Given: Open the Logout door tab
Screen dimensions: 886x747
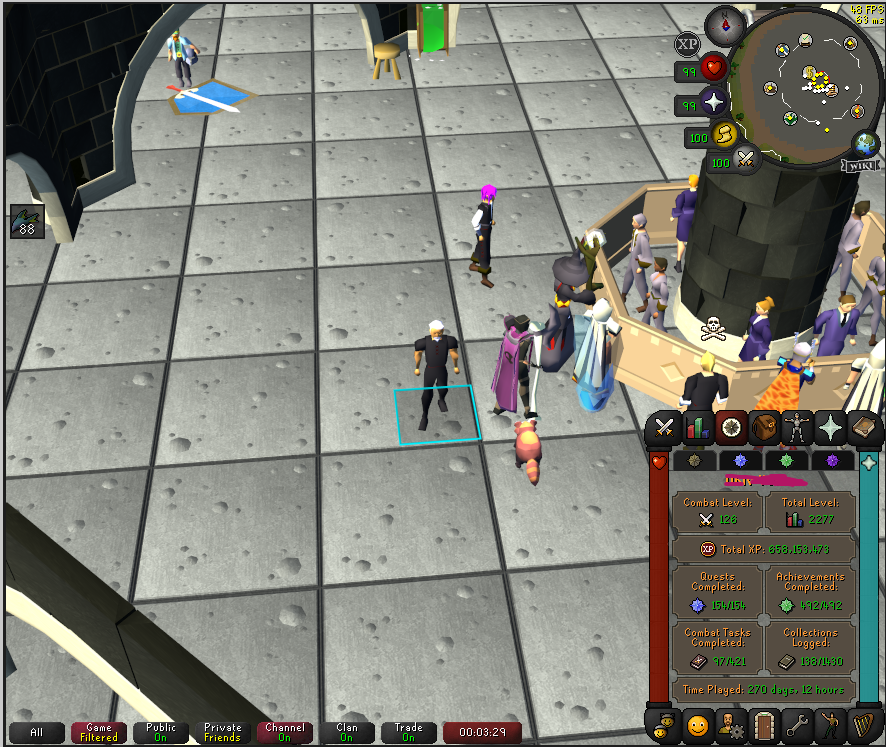Looking at the screenshot, I should [x=765, y=723].
